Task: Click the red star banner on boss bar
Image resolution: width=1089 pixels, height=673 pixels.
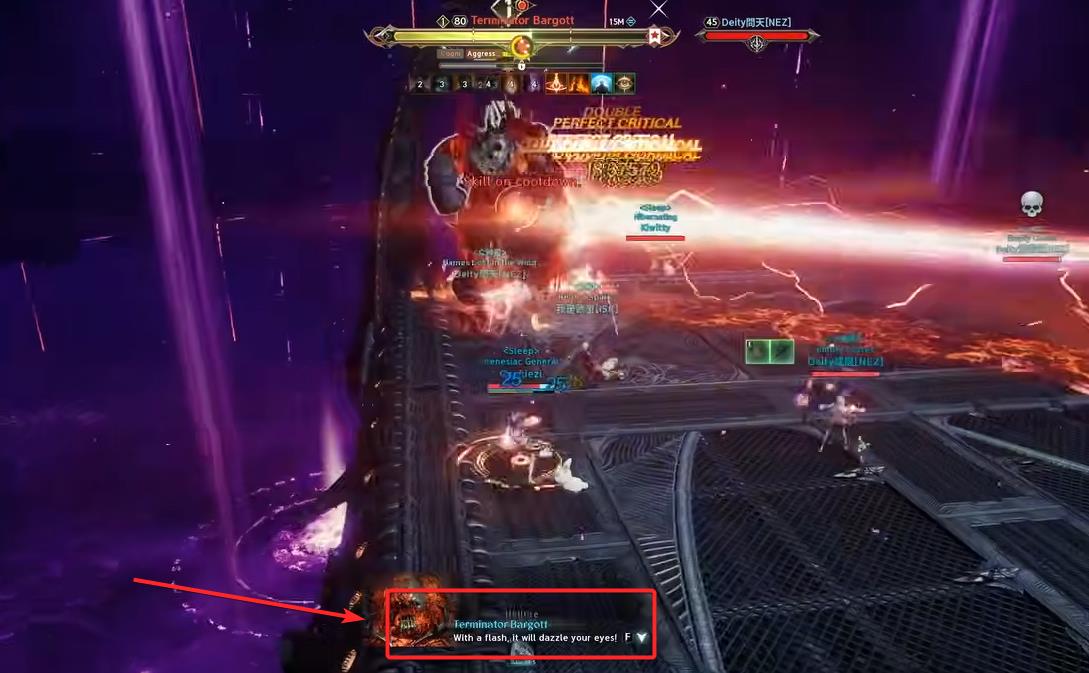Action: click(x=655, y=36)
